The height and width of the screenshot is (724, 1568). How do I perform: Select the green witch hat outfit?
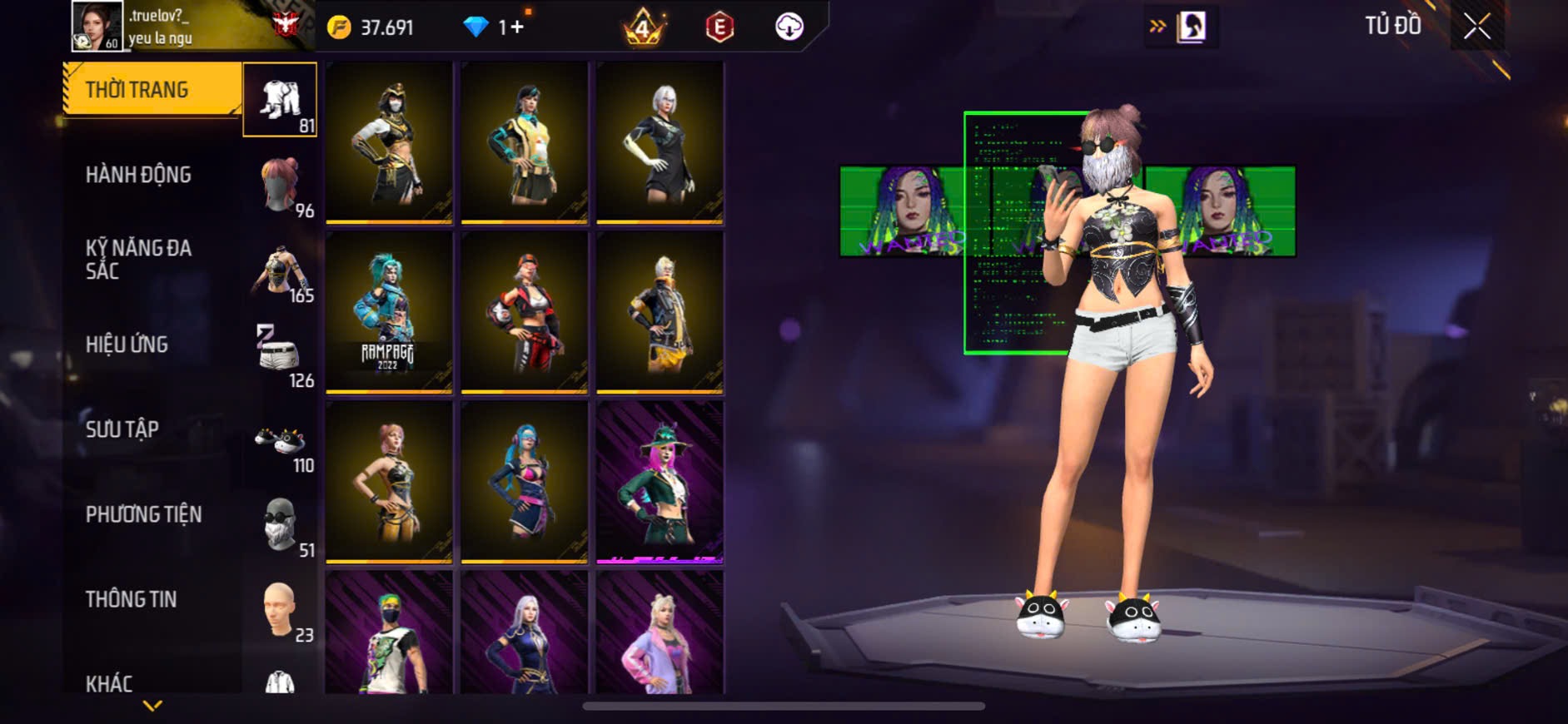coord(660,482)
